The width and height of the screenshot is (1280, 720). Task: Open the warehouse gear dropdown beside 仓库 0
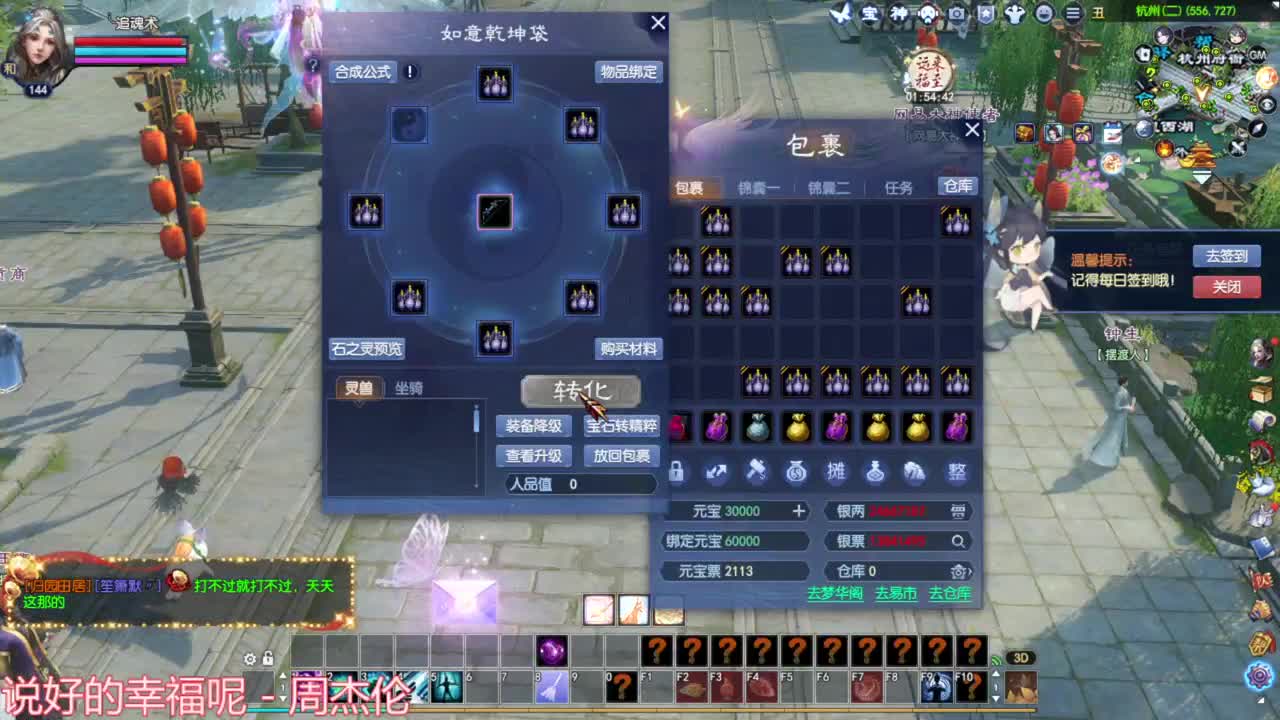pos(959,571)
